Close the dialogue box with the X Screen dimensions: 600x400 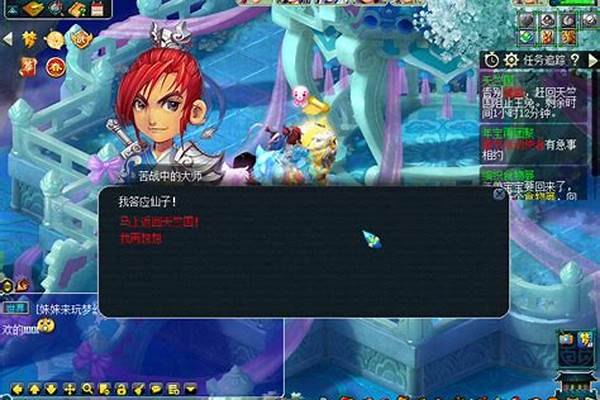[x=499, y=195]
